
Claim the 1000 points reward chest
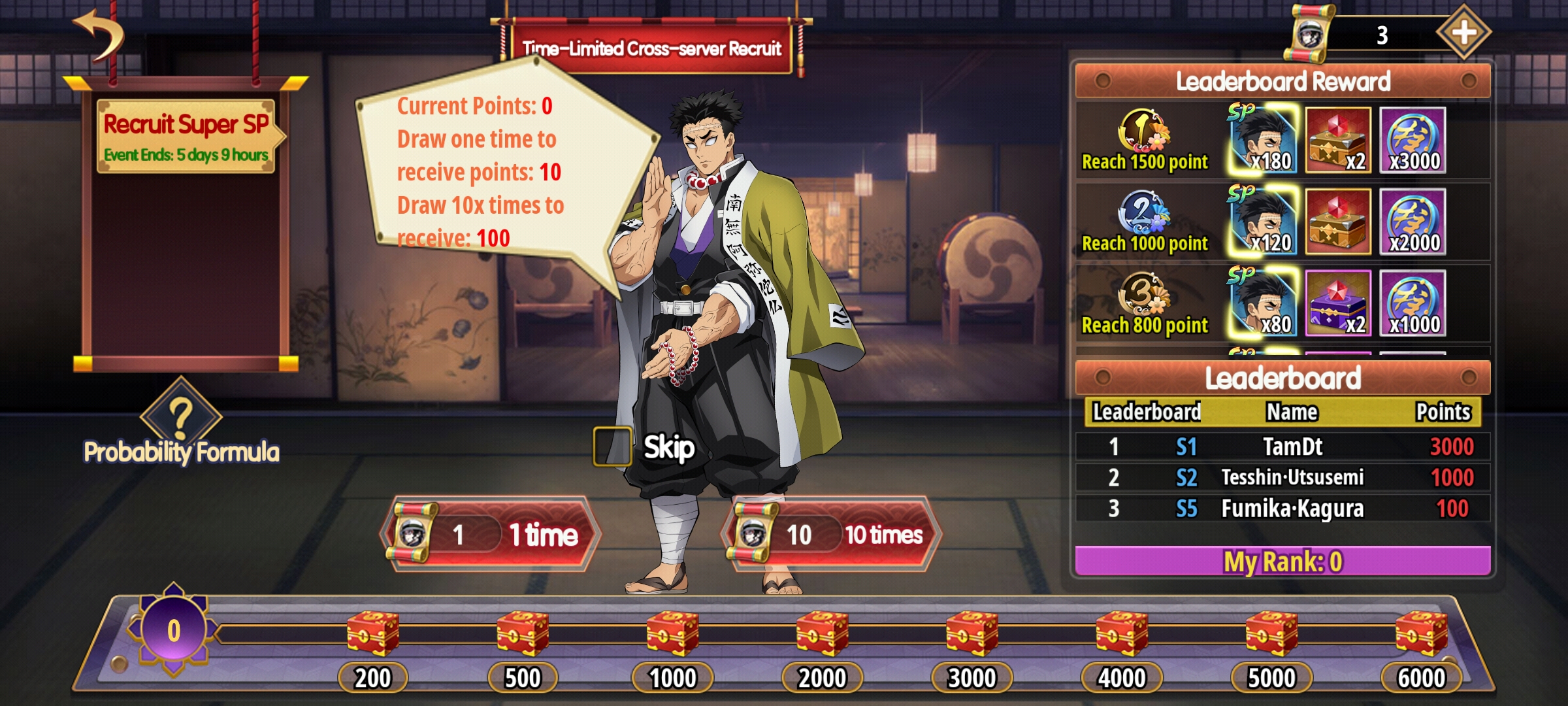[672, 633]
